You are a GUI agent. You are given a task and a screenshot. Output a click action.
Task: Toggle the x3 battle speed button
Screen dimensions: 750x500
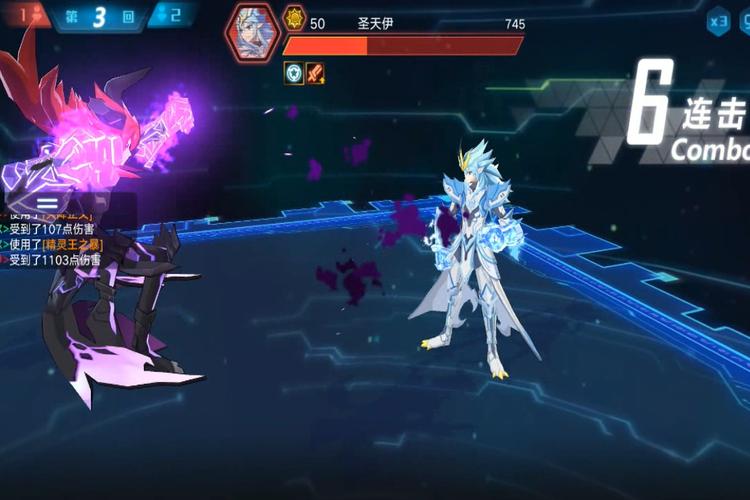point(718,21)
